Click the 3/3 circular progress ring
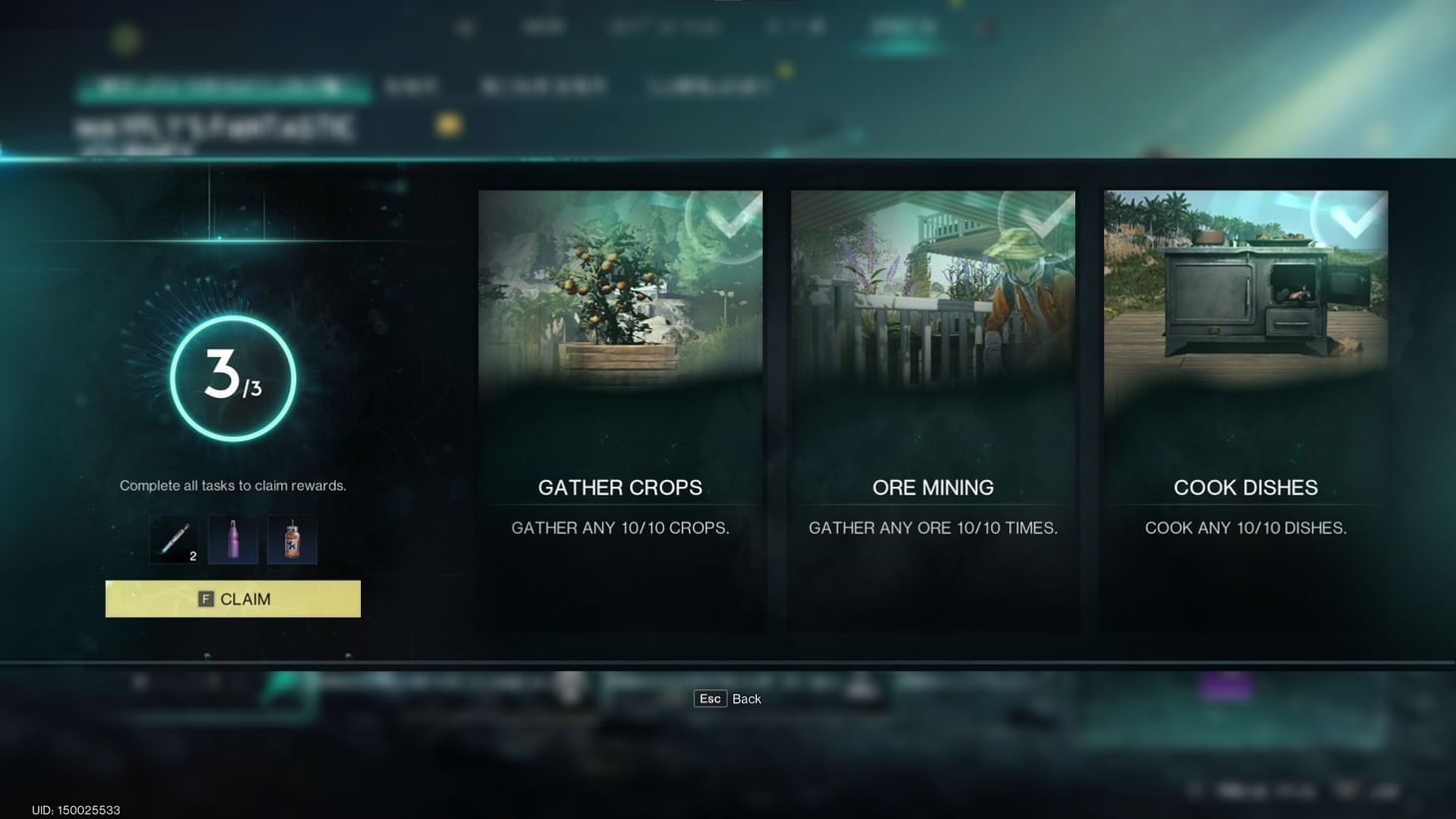This screenshot has height=819, width=1456. coord(232,377)
